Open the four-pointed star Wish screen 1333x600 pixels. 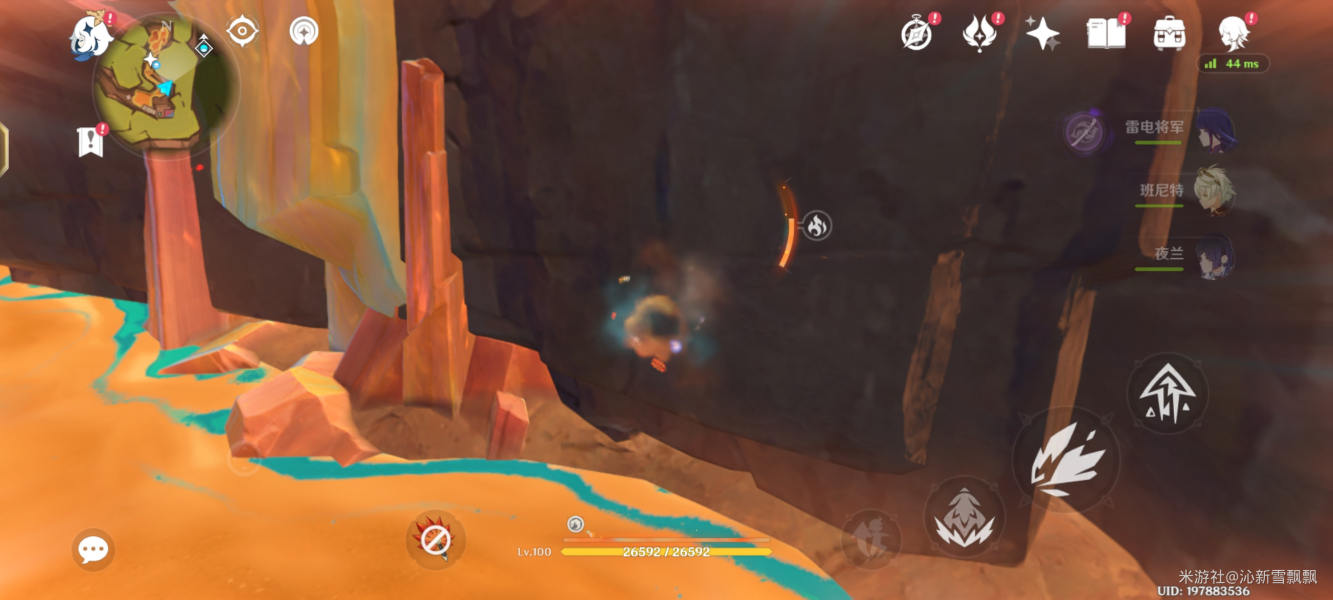[1042, 34]
